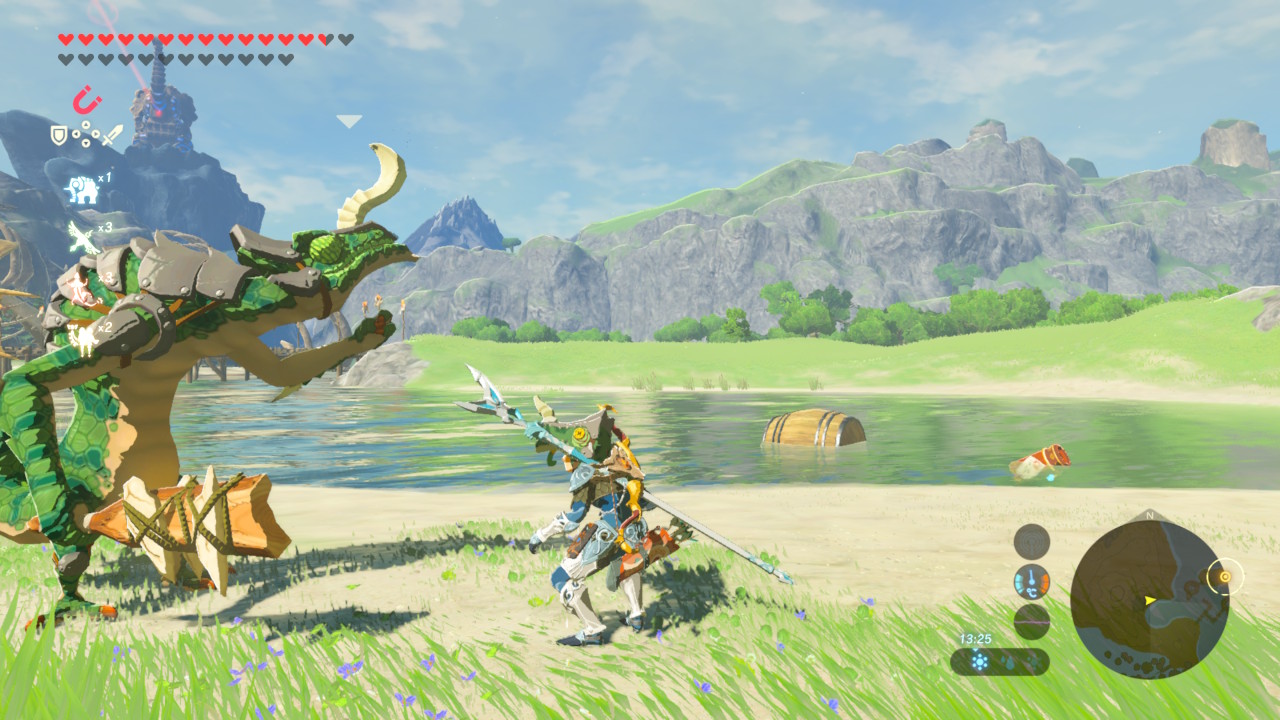
Task: Check the temperature gauge icon
Action: (1031, 582)
